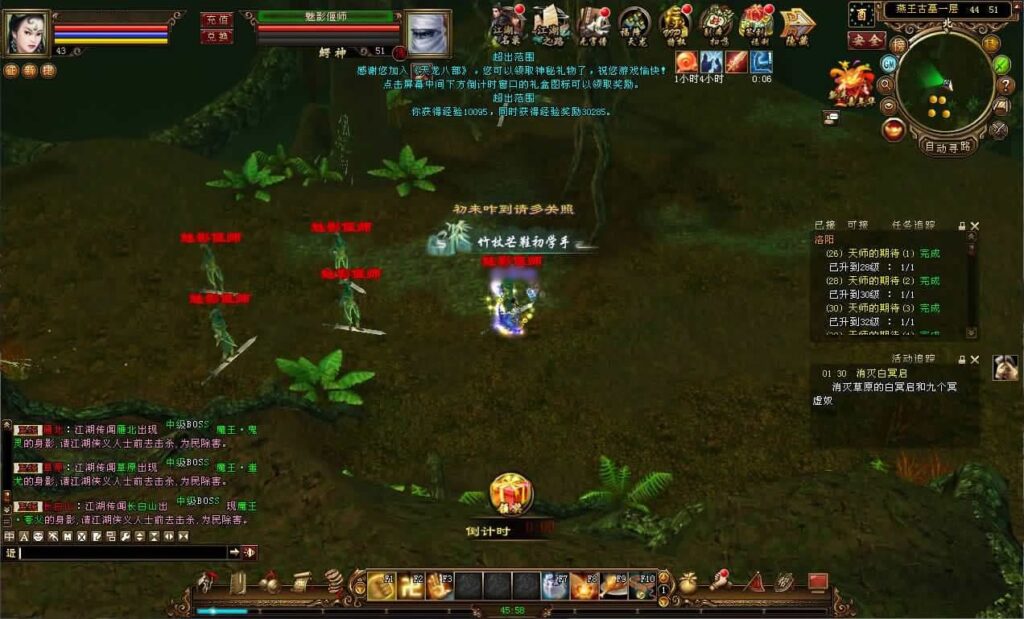
Task: Activate the F3 open palm skill
Action: (440, 585)
